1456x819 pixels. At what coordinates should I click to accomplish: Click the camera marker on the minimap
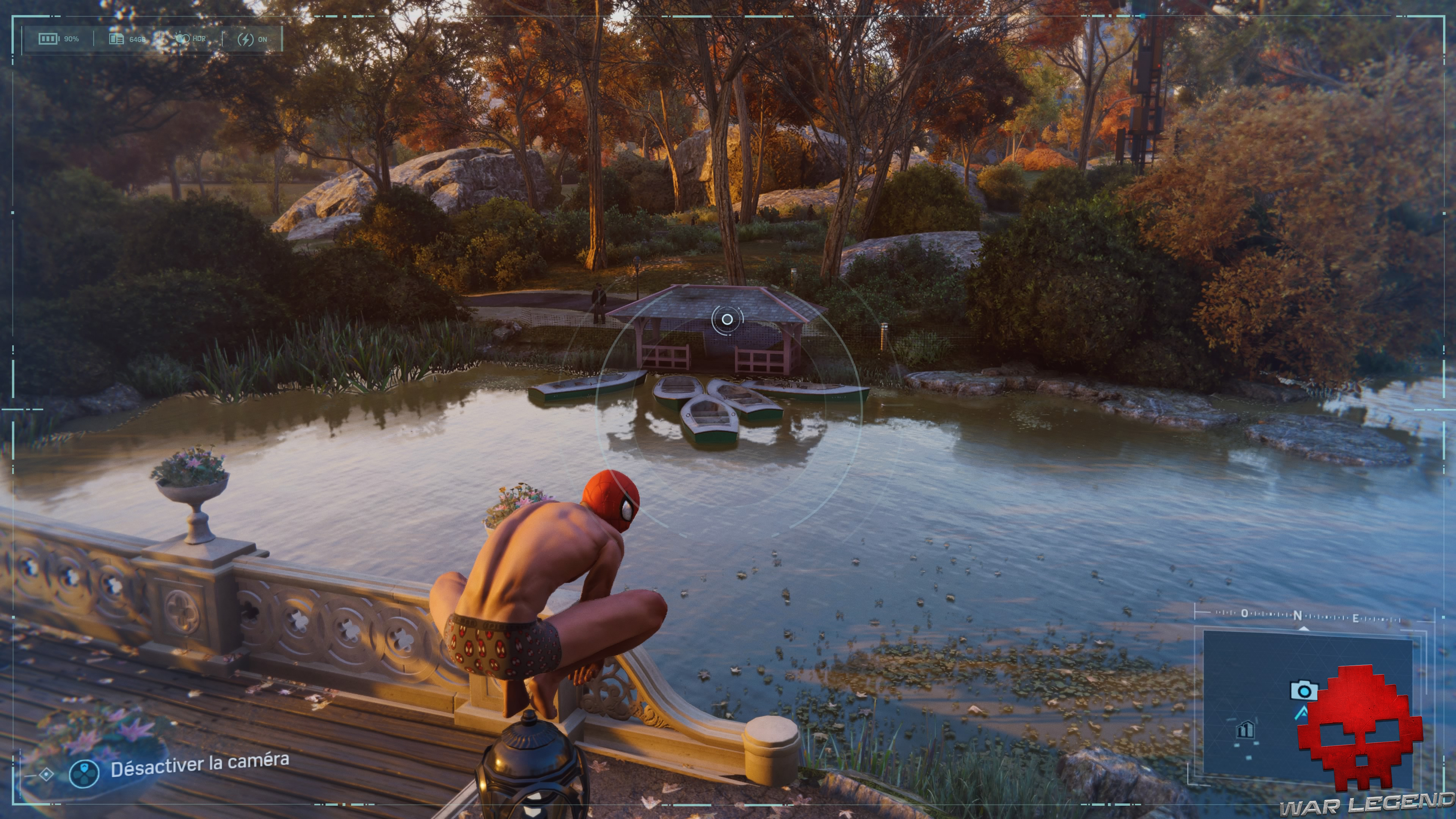click(1304, 691)
